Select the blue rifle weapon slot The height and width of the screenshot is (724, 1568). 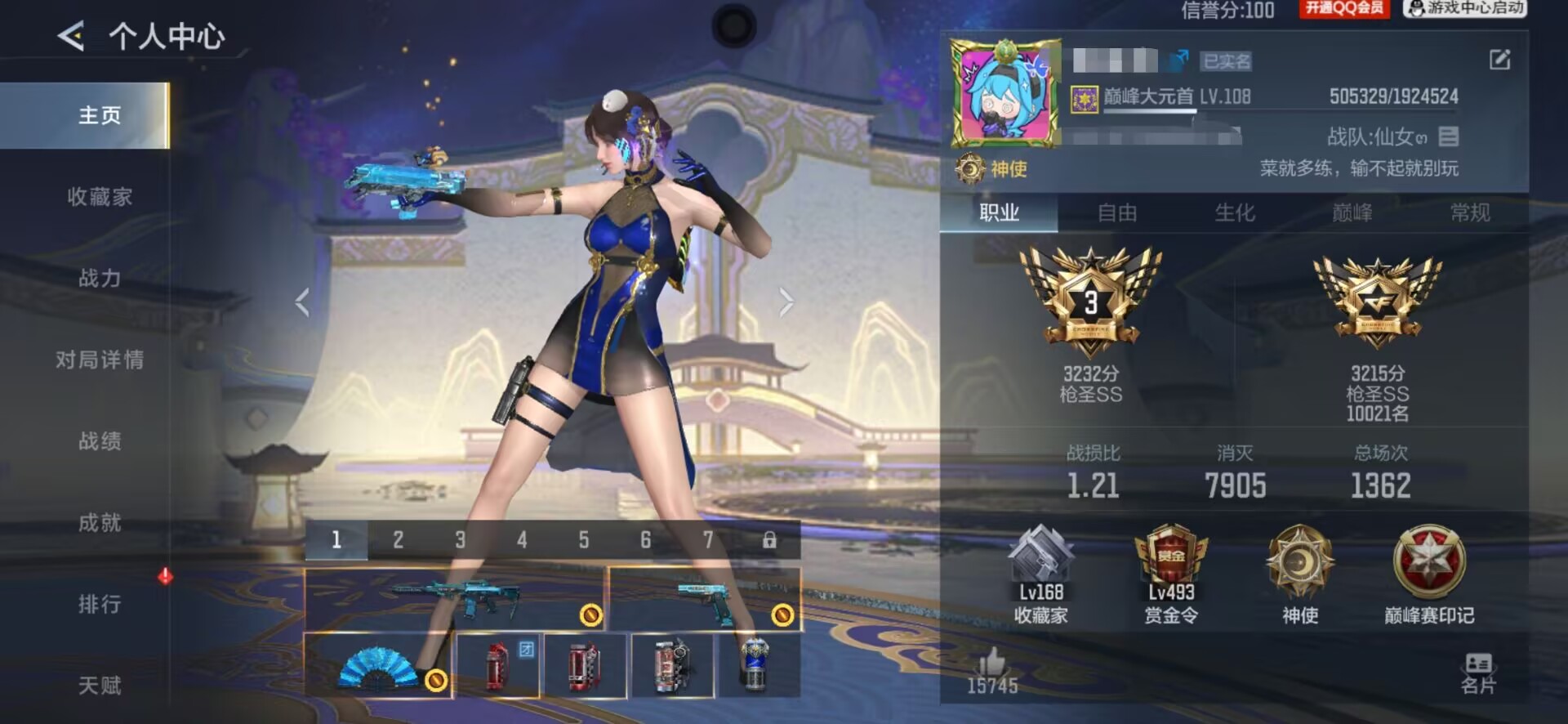[x=454, y=599]
